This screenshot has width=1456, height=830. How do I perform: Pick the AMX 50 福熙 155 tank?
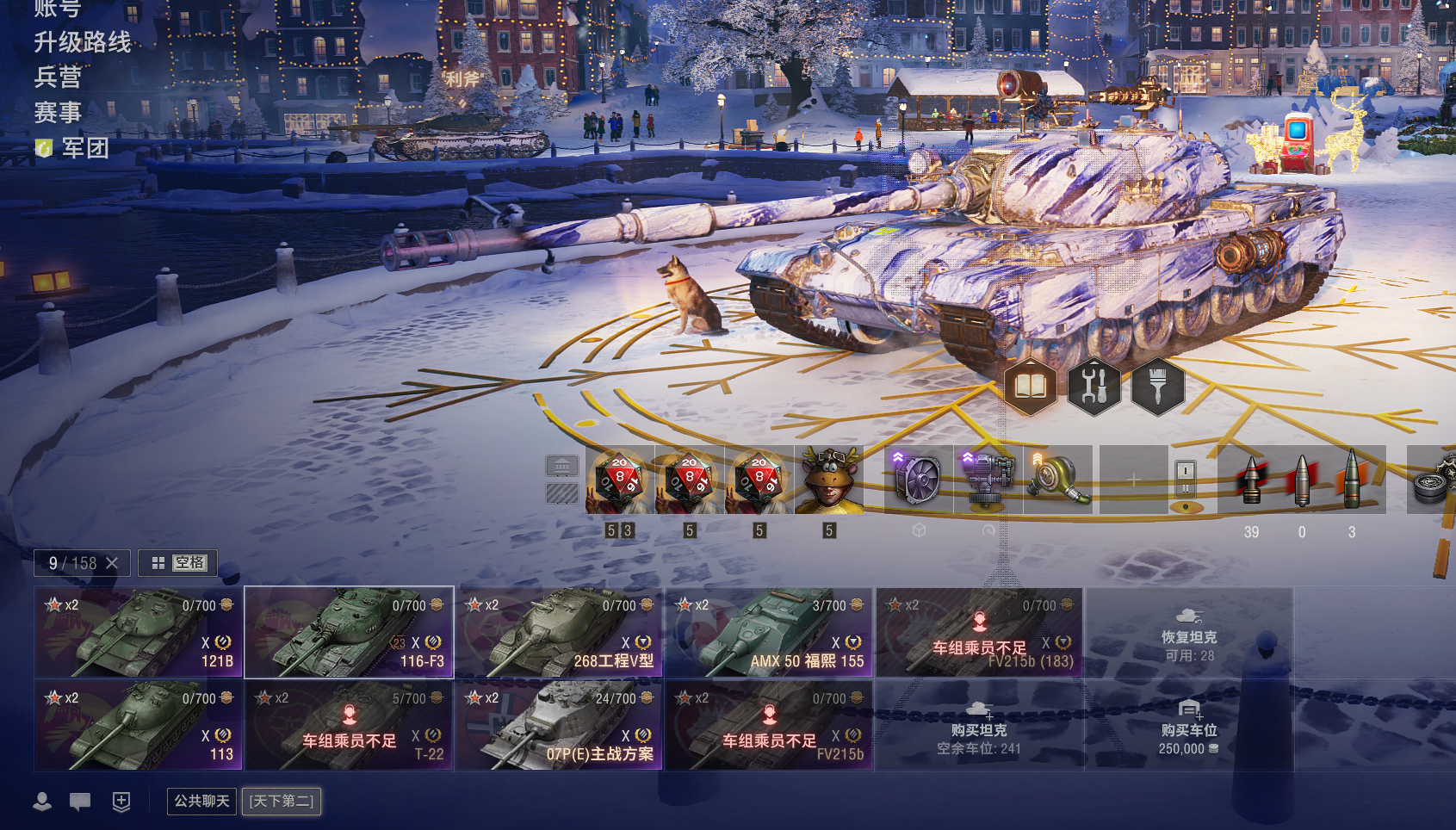pyautogui.click(x=769, y=633)
